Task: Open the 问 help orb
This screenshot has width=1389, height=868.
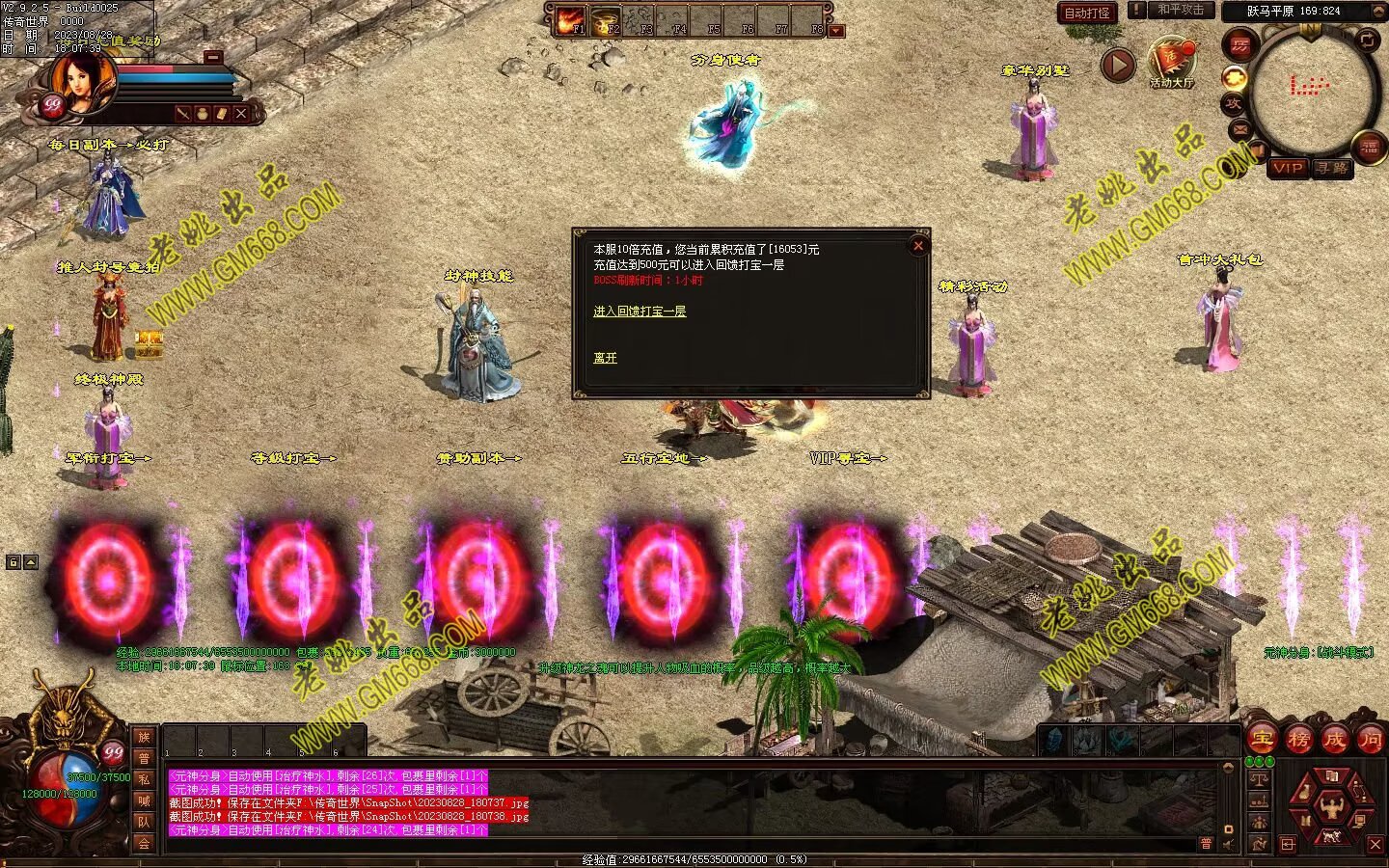Action: click(1370, 740)
